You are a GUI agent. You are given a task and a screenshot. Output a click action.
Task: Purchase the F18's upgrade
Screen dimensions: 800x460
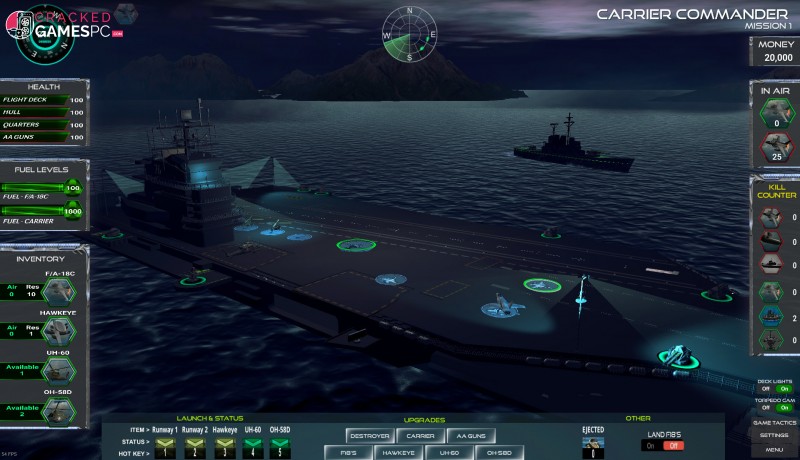pyautogui.click(x=348, y=452)
